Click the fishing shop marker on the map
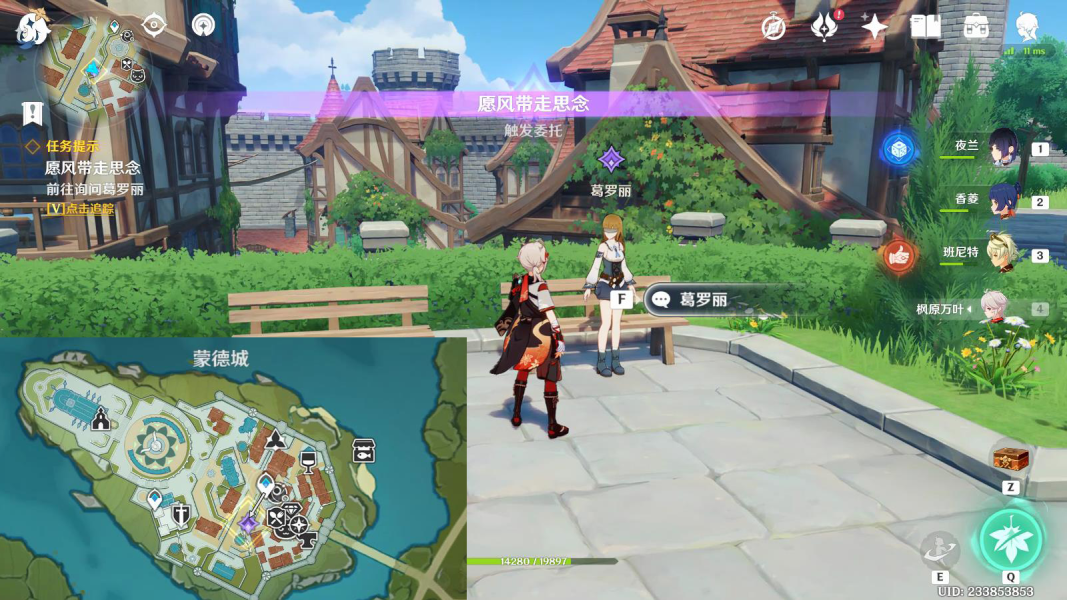This screenshot has width=1067, height=600. (x=364, y=451)
